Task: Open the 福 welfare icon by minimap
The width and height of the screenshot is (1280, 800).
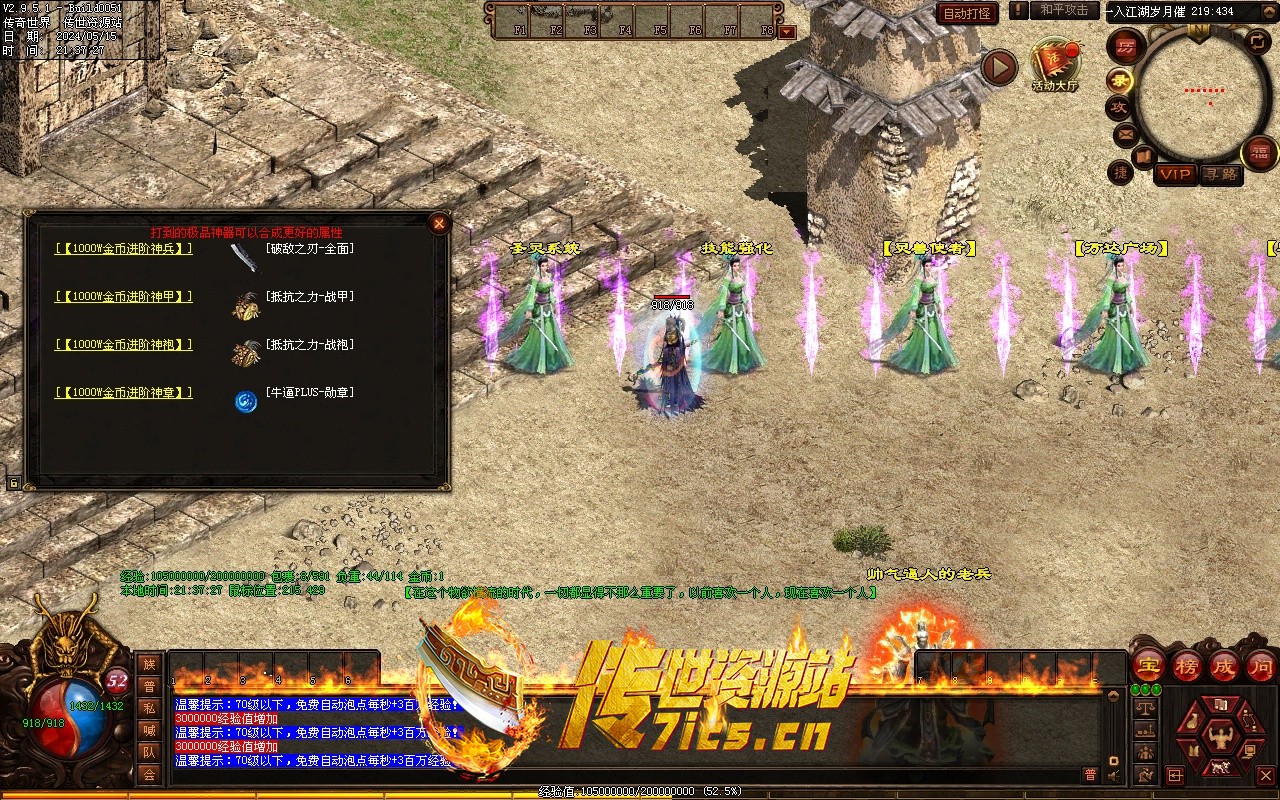Action: (1258, 153)
